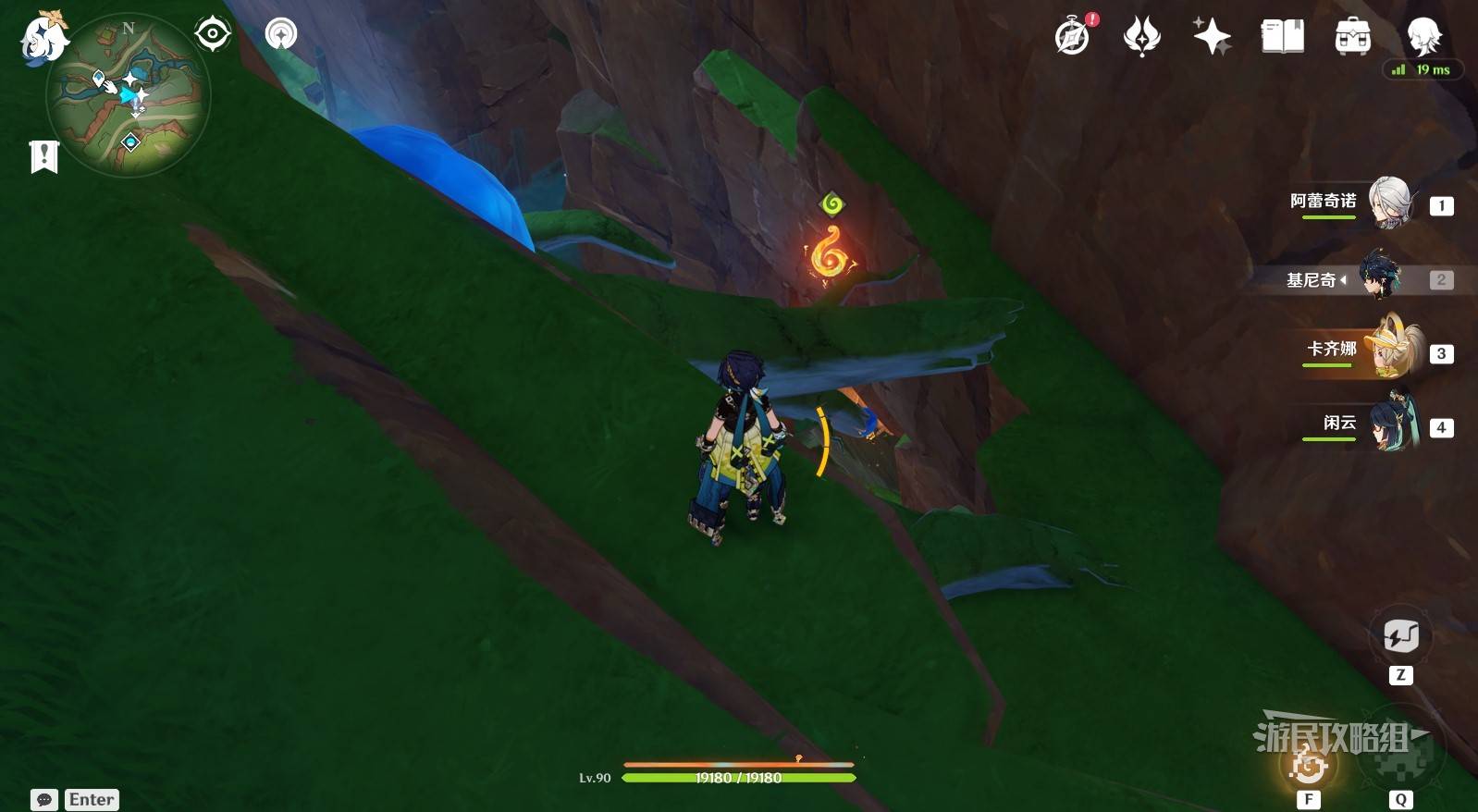
Task: Open the Wish star icon
Action: 1141,37
